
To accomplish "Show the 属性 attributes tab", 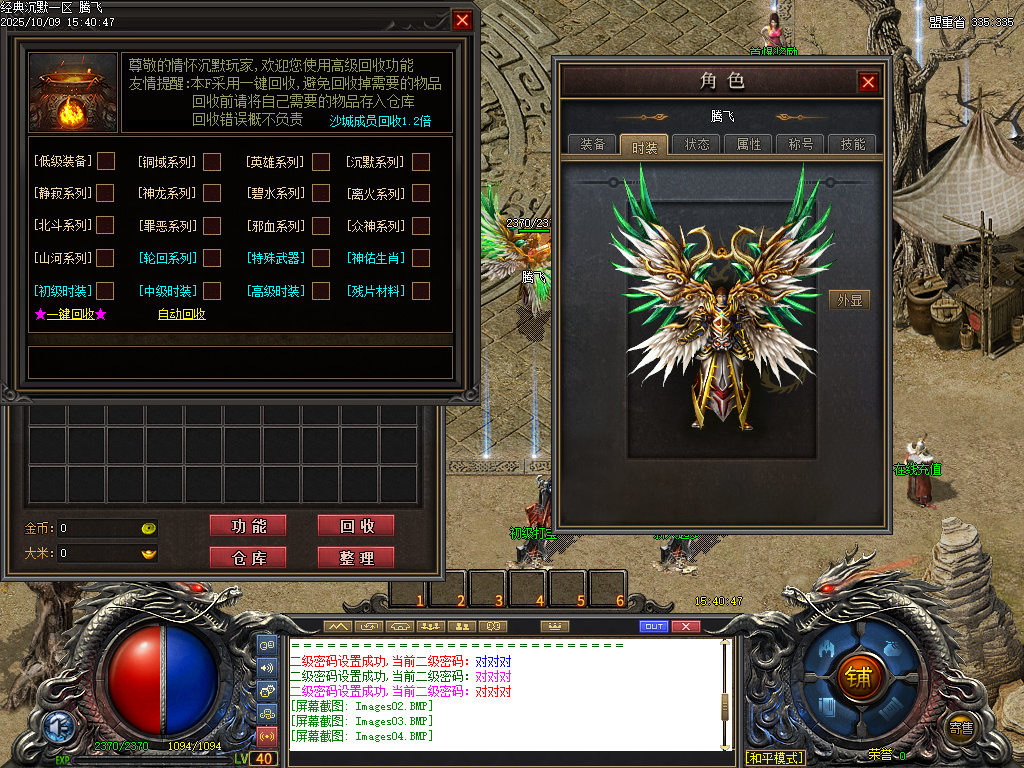I will click(749, 144).
